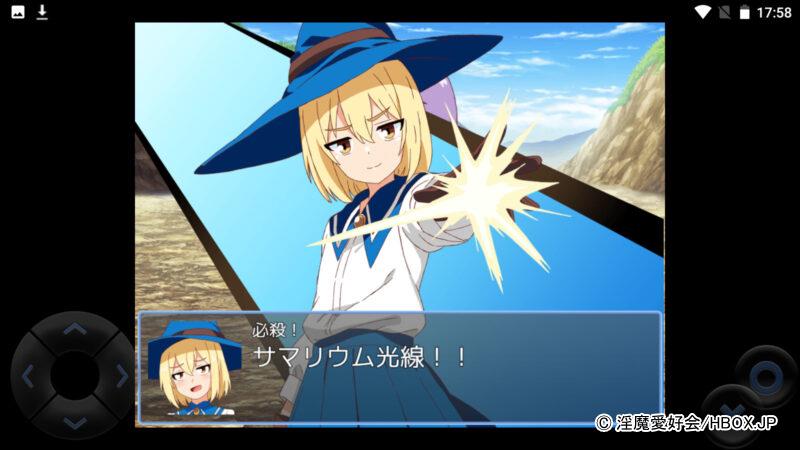800x450 pixels.
Task: Tap the right arrow on the virtual d-pad
Action: 121,376
